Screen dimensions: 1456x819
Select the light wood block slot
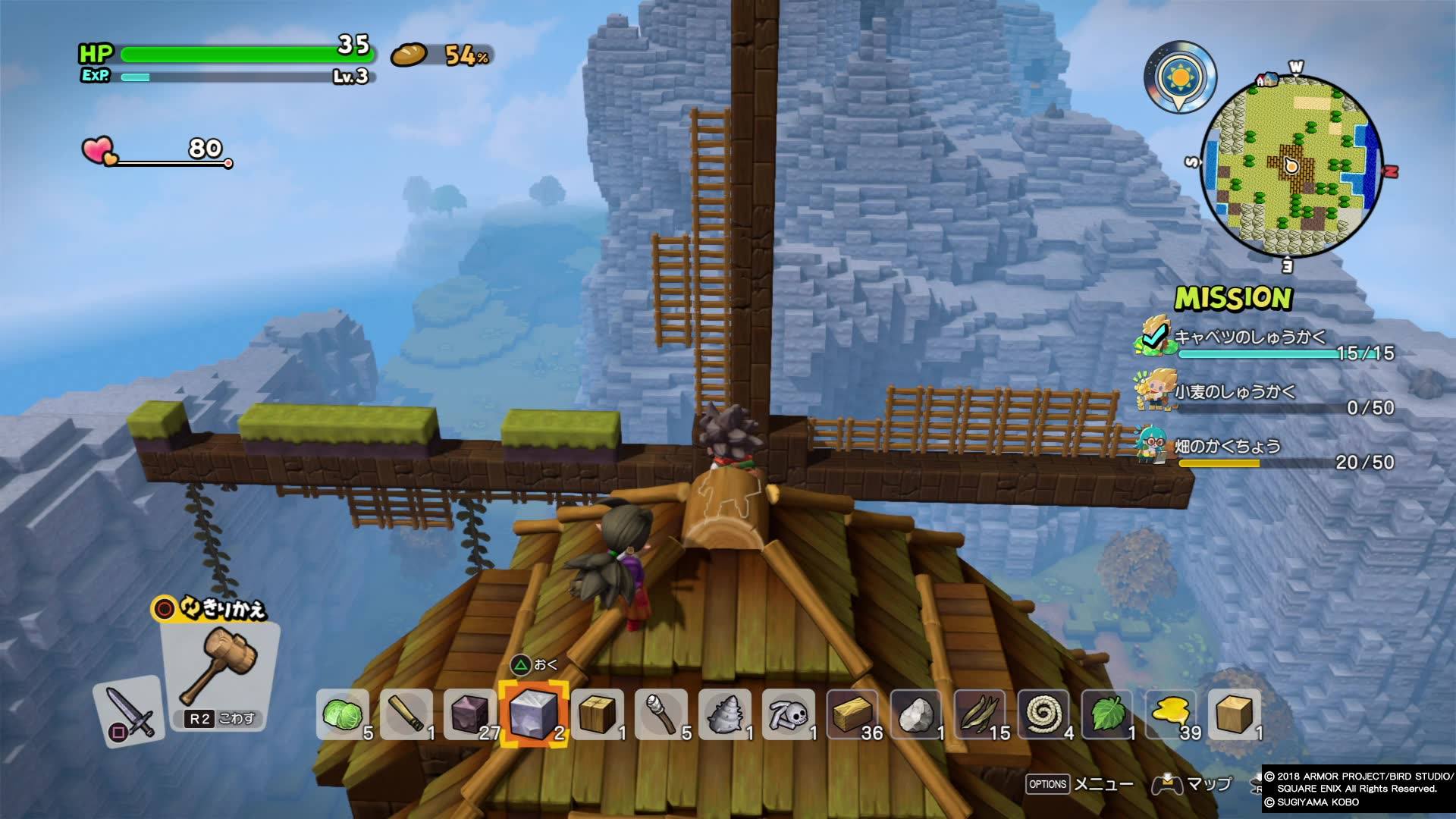(x=1235, y=714)
